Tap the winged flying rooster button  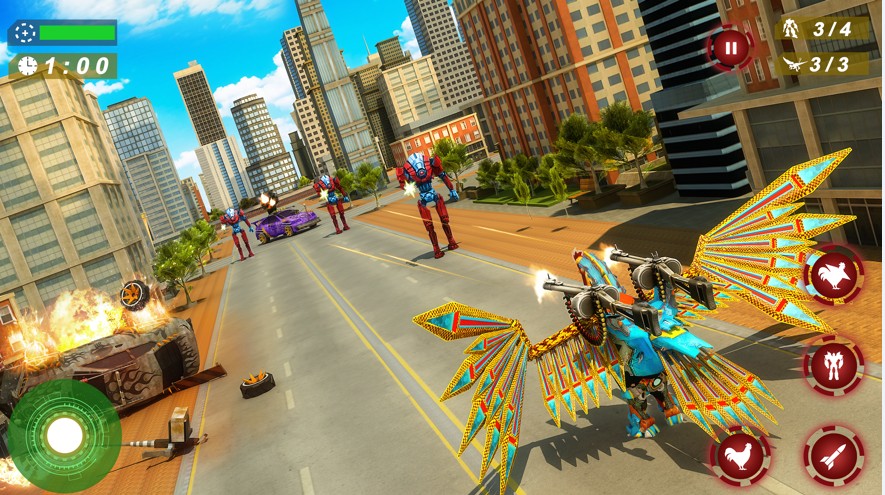[x=833, y=274]
